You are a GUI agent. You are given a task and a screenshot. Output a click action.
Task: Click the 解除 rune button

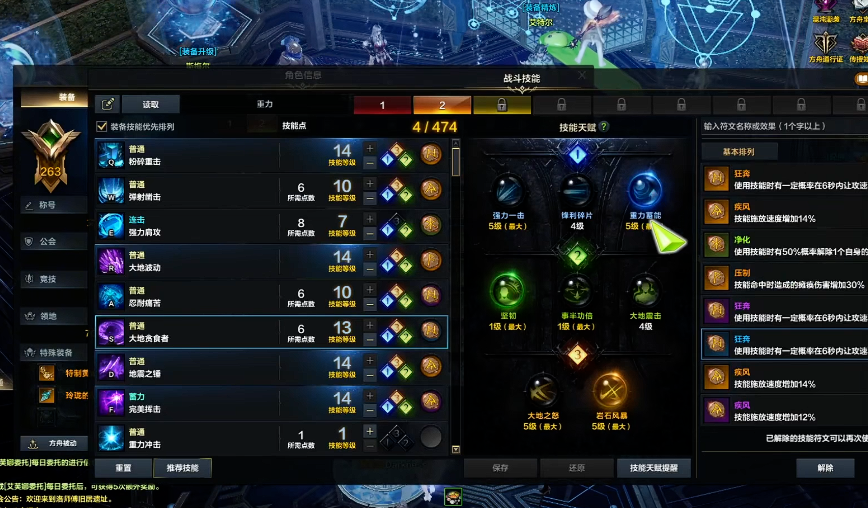click(825, 467)
